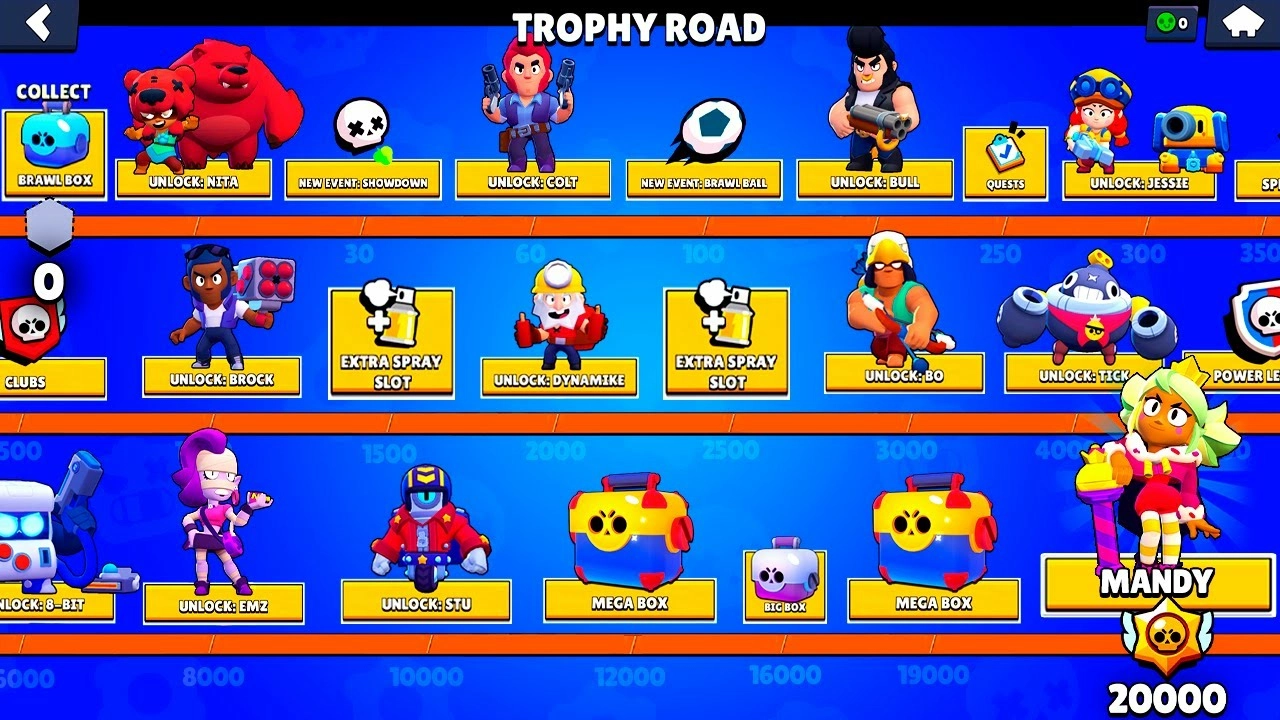Tap the Unlock: Colt banner

[531, 179]
